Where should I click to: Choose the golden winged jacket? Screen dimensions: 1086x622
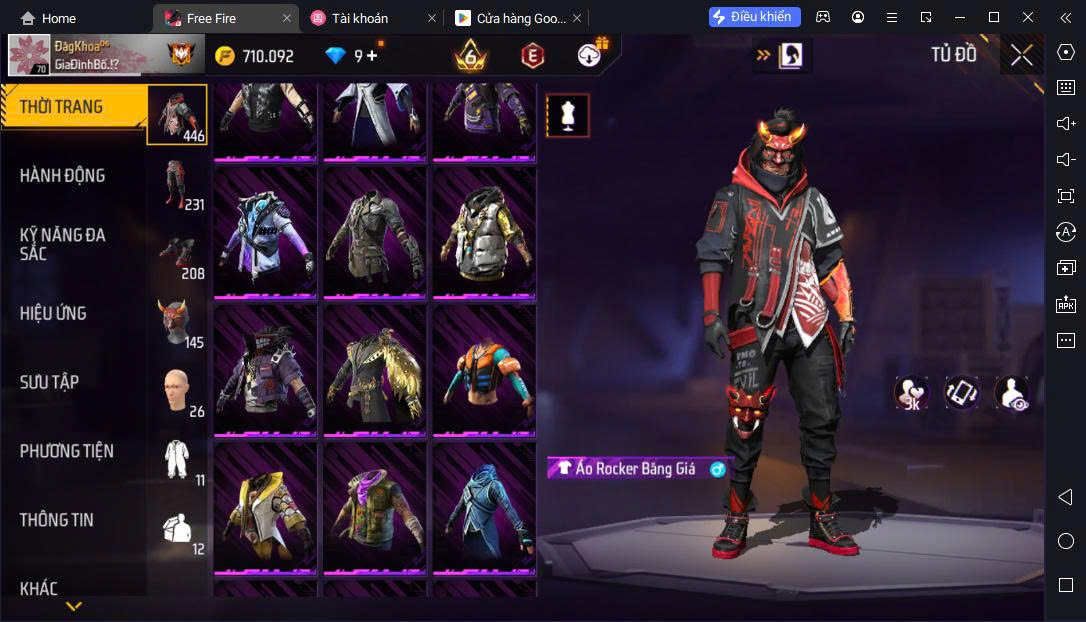pos(374,371)
